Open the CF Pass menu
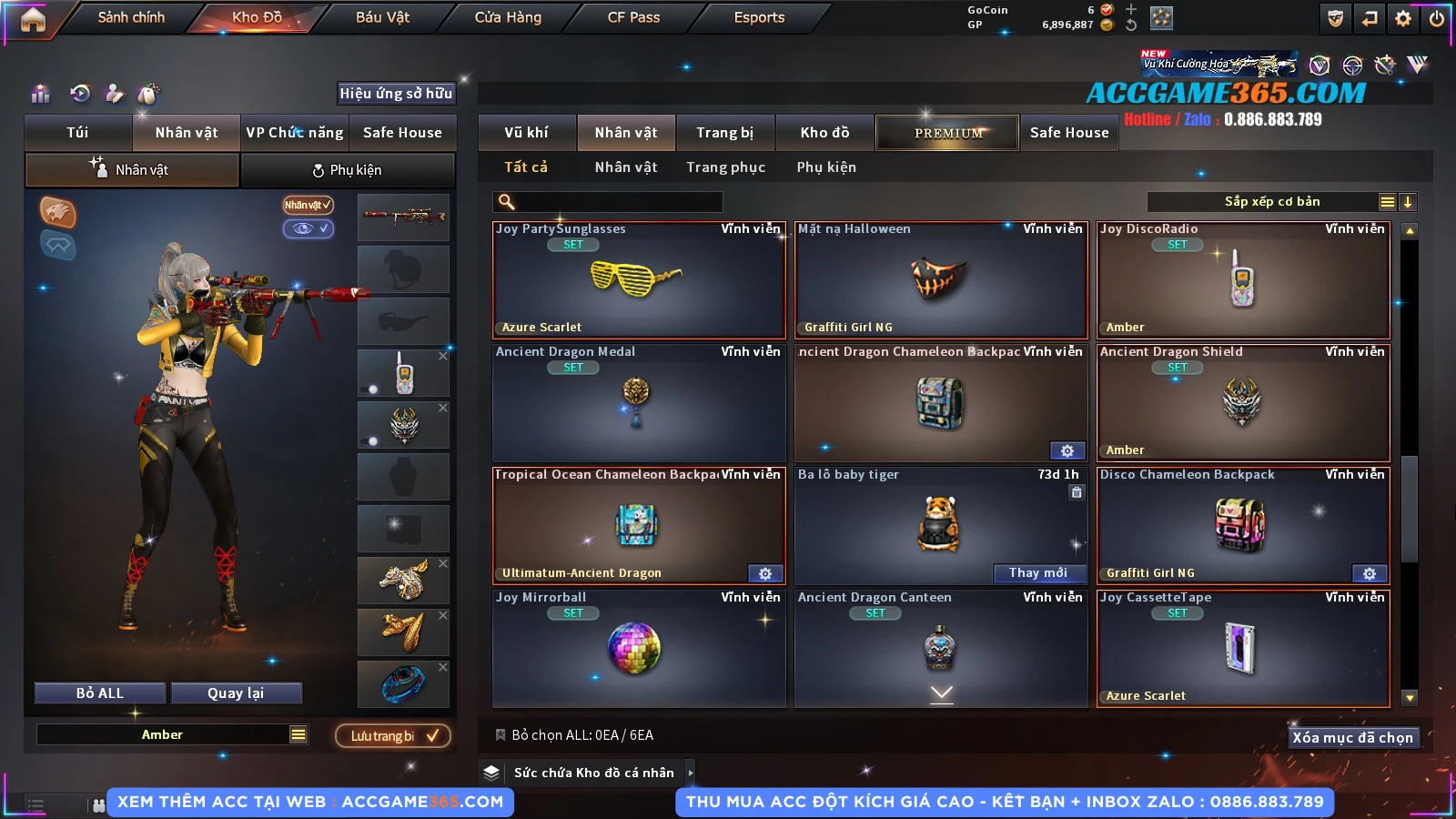Screen dimensions: 1456x819 (x=633, y=17)
